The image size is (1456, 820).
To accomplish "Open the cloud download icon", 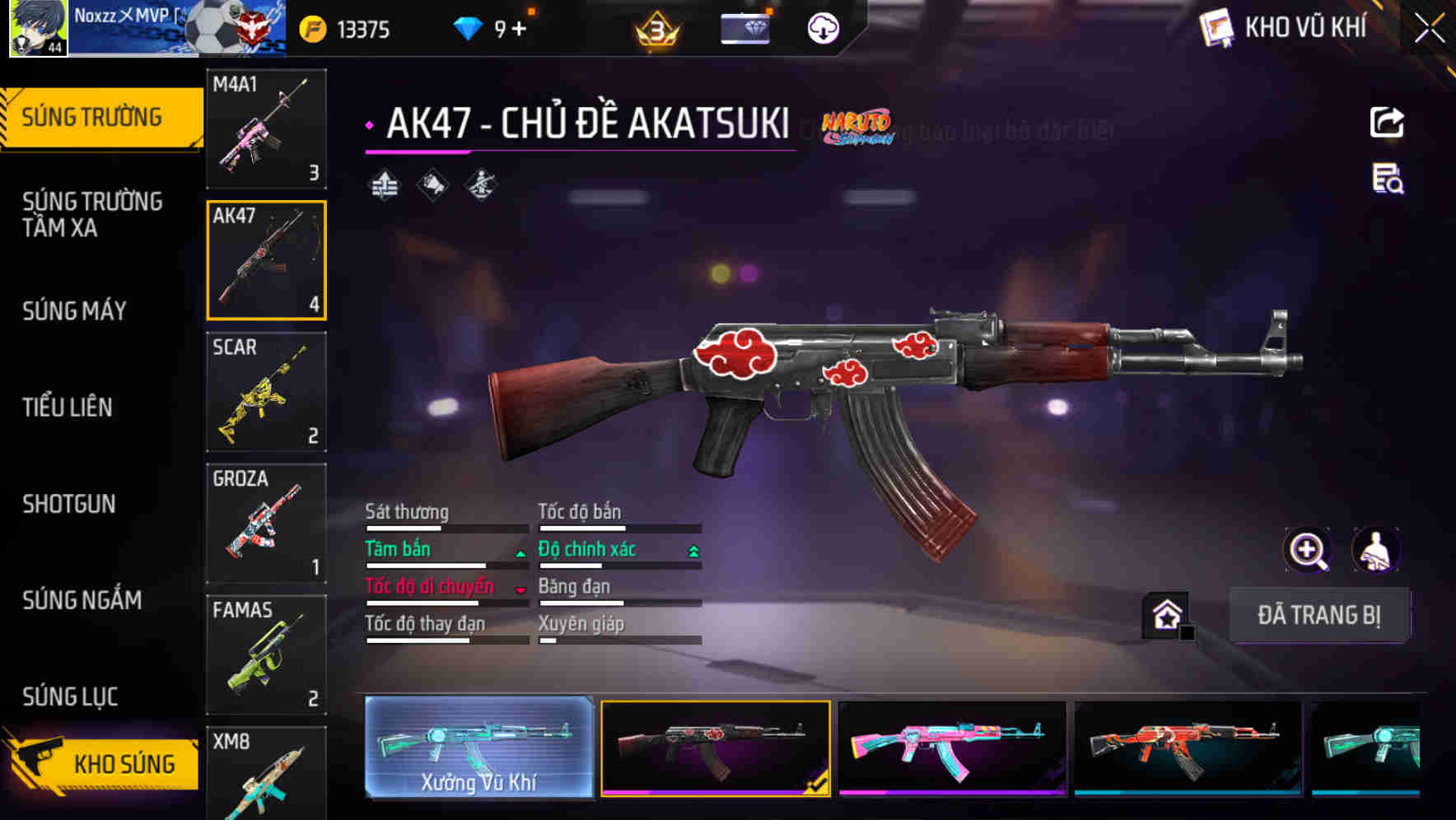I will pyautogui.click(x=823, y=29).
